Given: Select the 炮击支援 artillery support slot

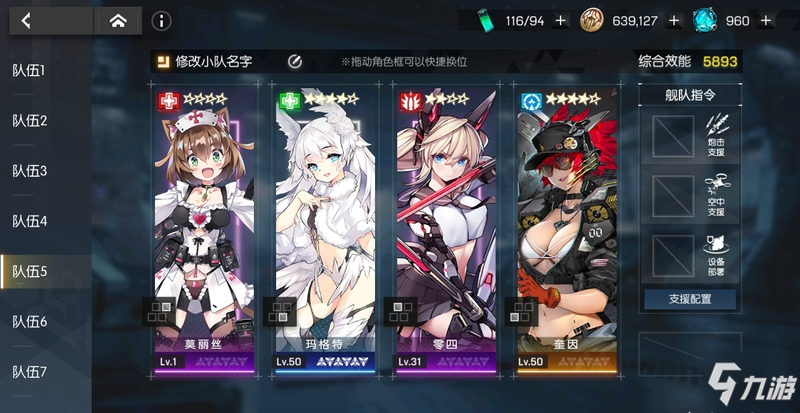Looking at the screenshot, I should (673, 135).
